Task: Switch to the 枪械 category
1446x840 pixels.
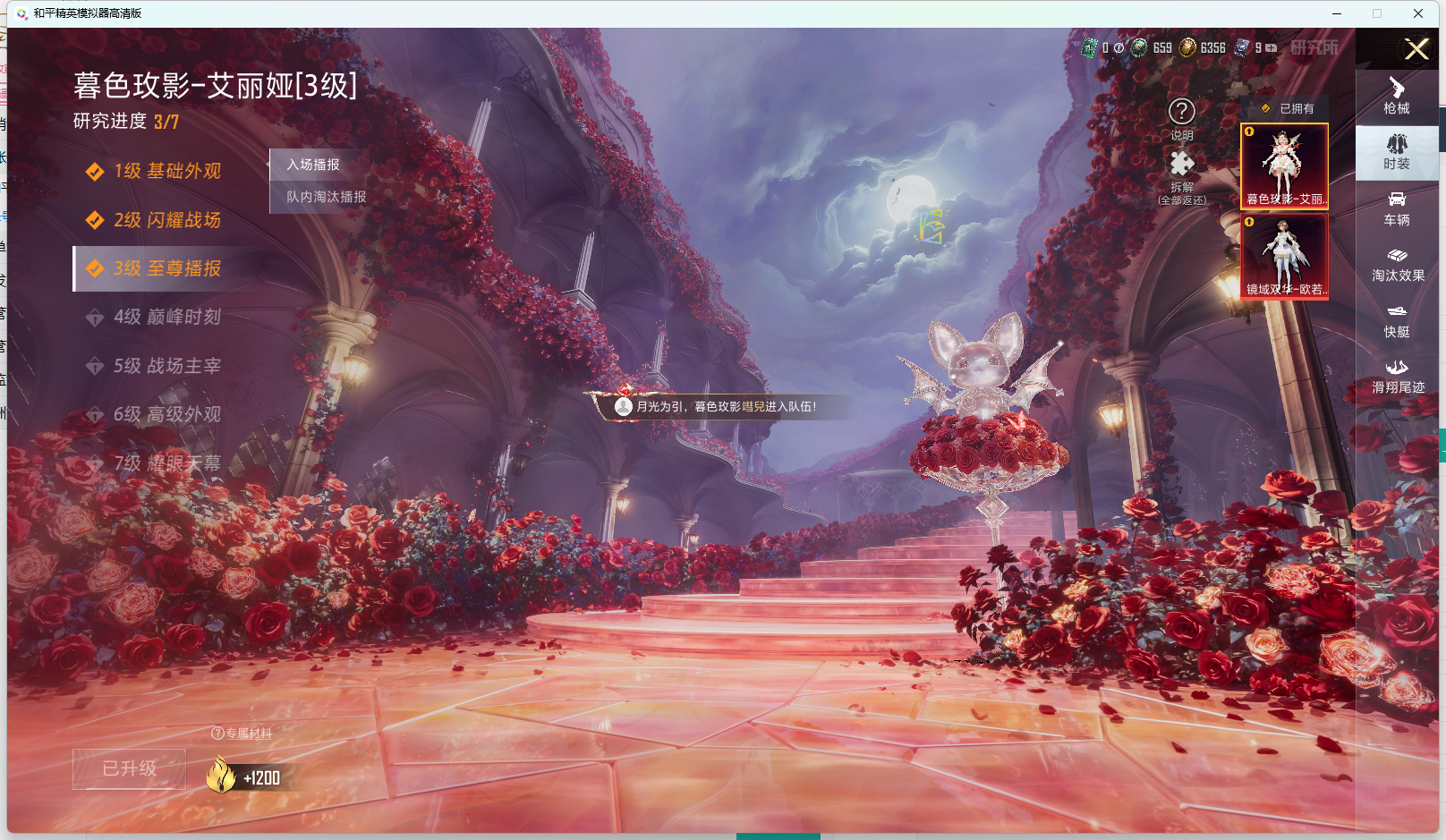Action: (1397, 97)
